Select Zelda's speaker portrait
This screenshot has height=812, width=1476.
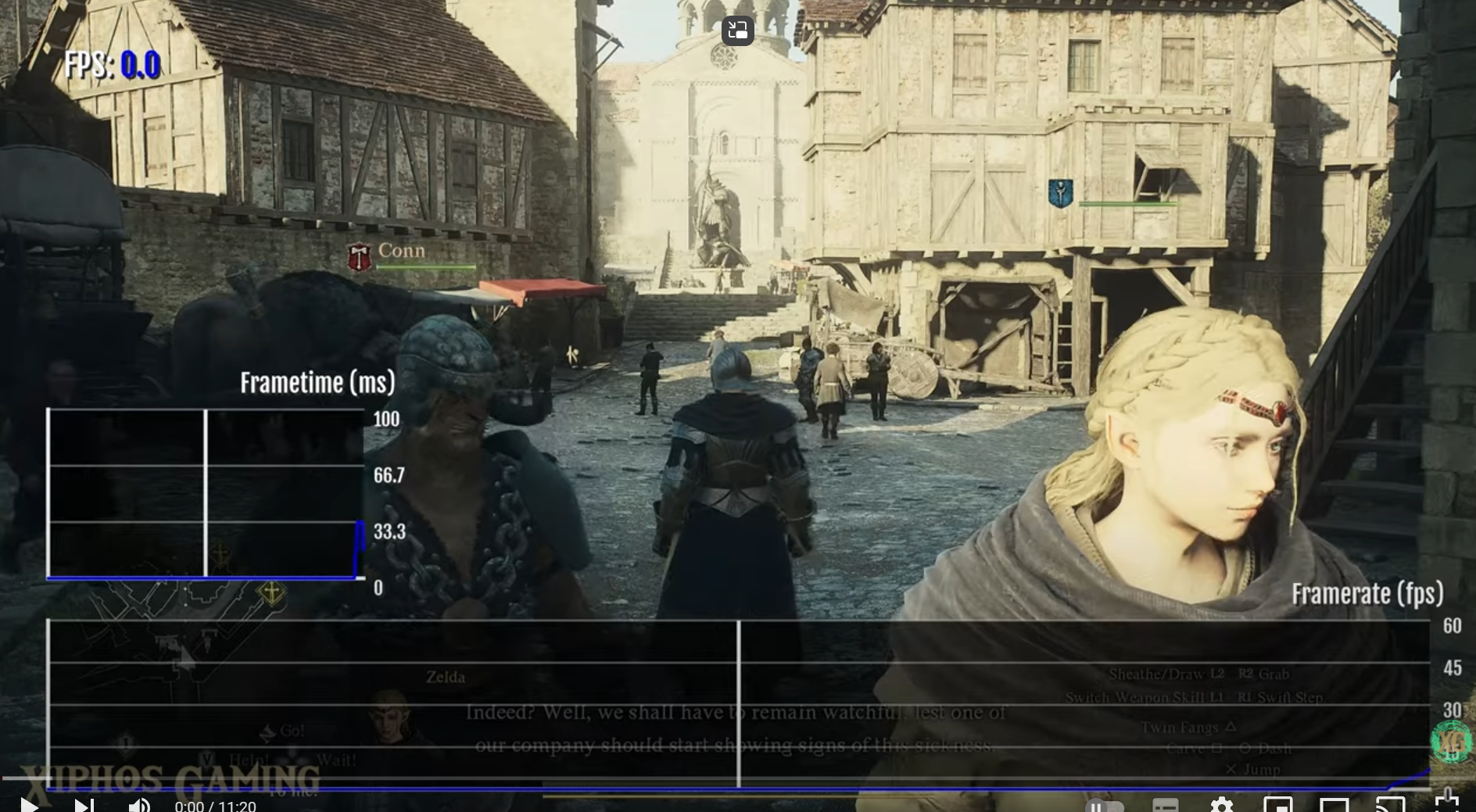pyautogui.click(x=389, y=715)
